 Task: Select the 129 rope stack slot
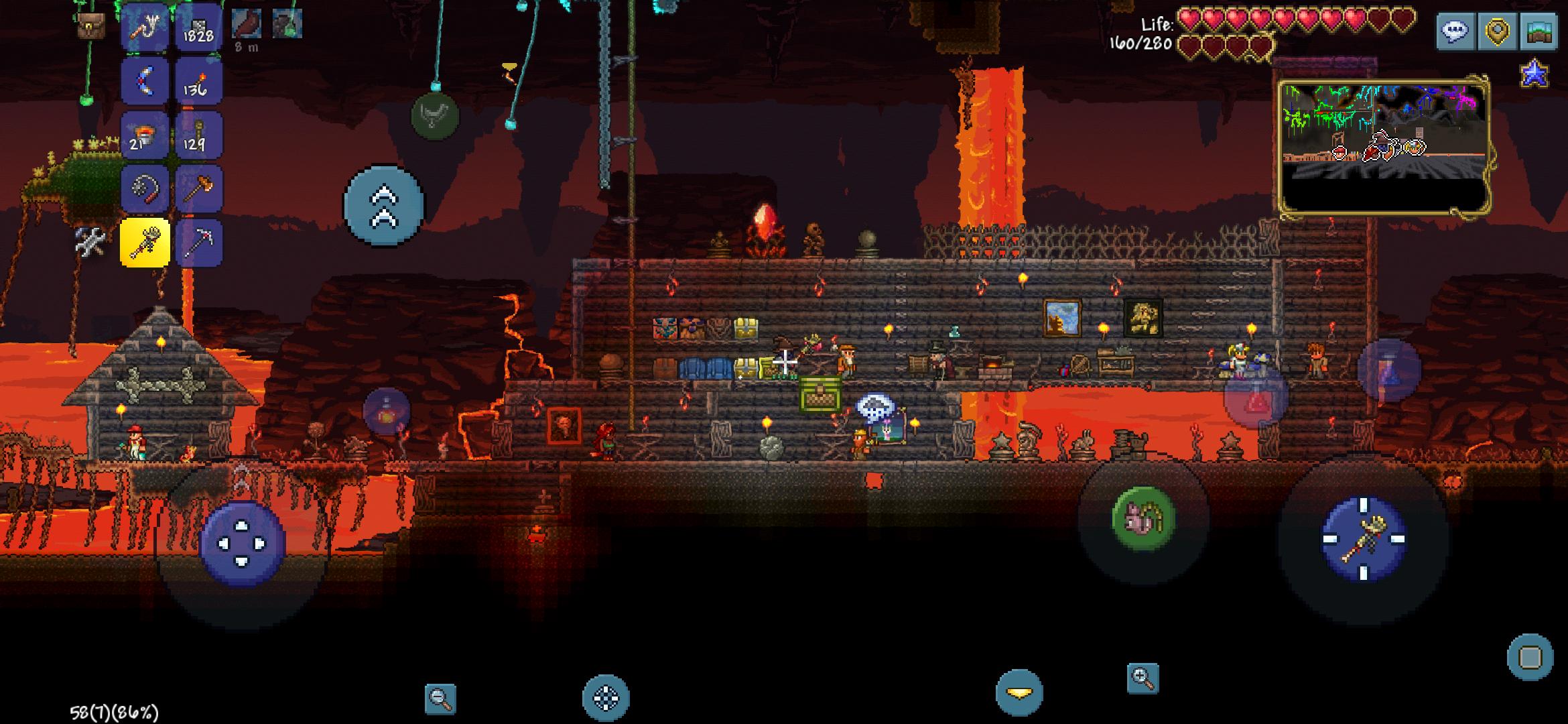(198, 135)
